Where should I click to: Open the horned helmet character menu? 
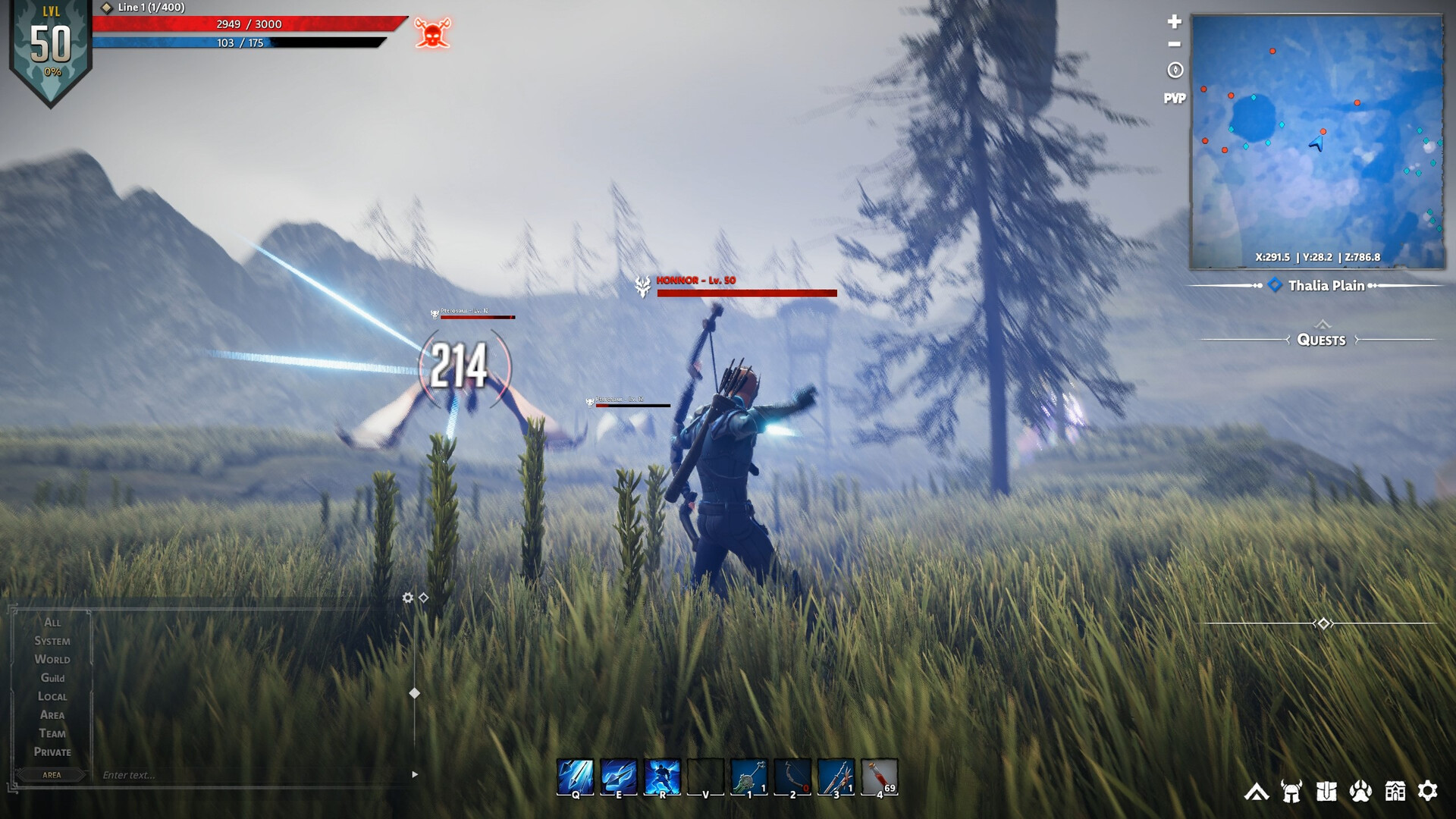pos(1291,792)
